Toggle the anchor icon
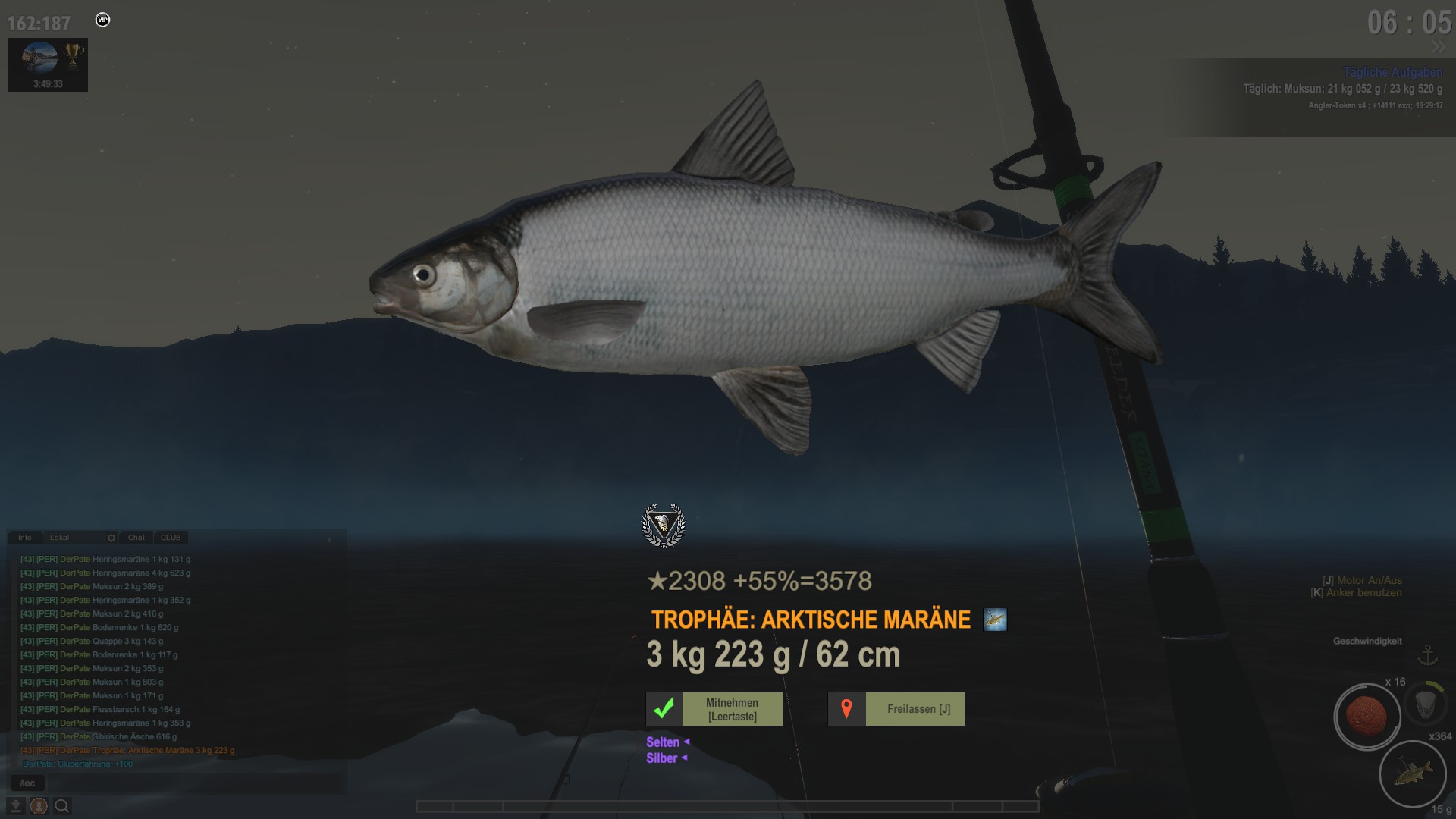The width and height of the screenshot is (1456, 819). pos(1428,654)
